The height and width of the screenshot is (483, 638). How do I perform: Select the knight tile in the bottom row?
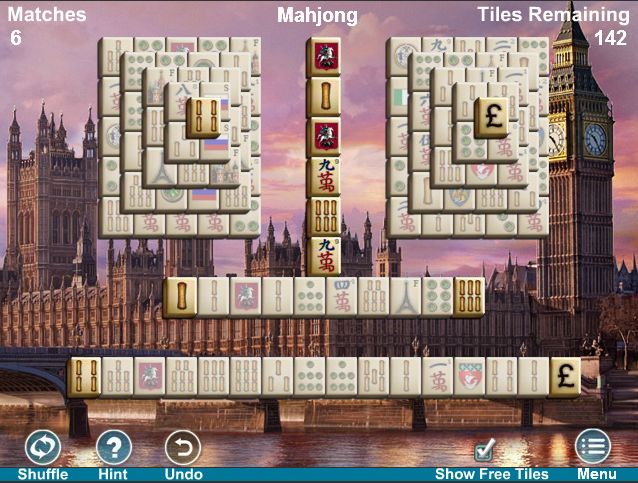(x=149, y=377)
